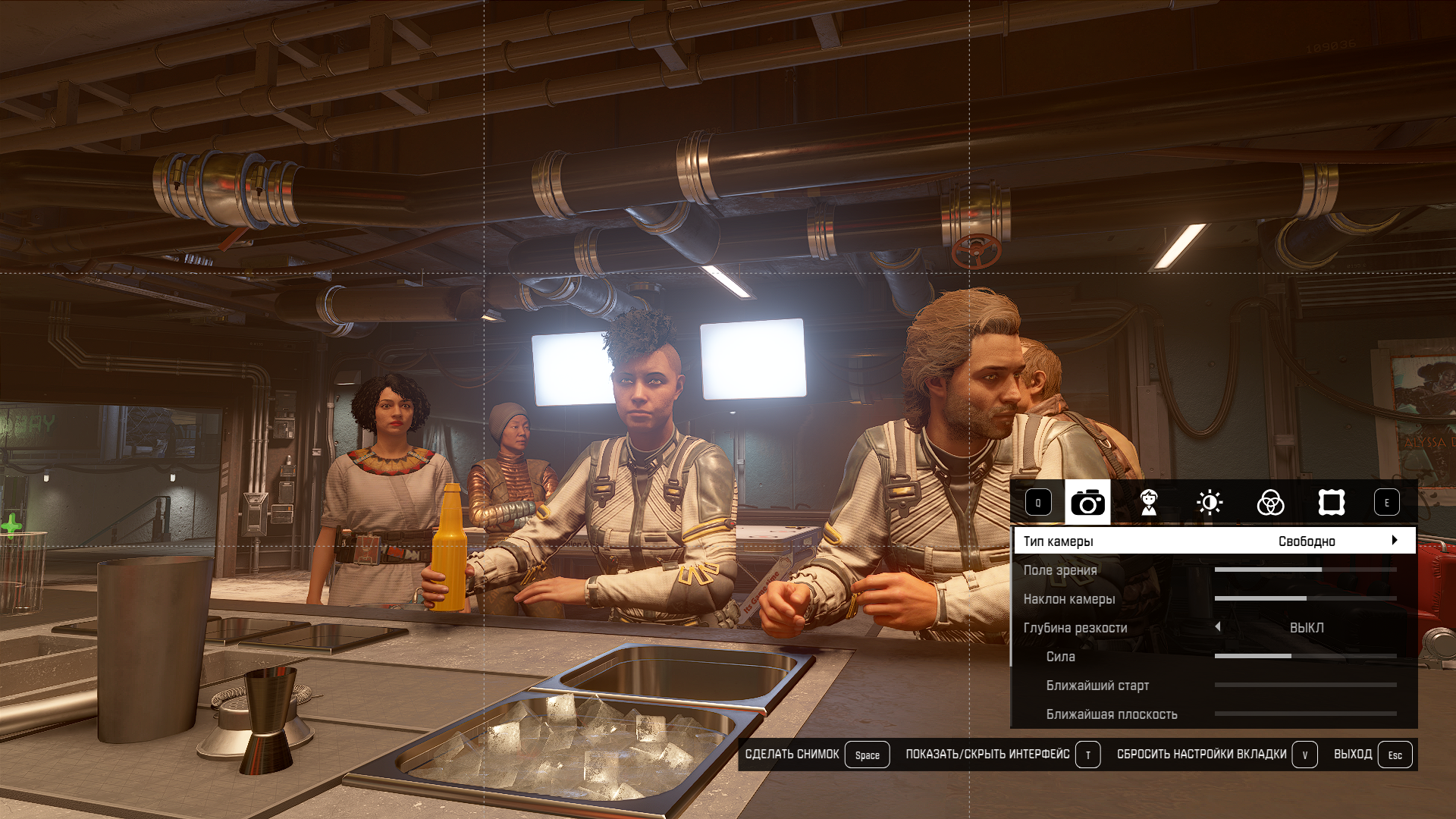1456x819 pixels.
Task: Click right arrow next to Свободно
Action: point(1395,541)
